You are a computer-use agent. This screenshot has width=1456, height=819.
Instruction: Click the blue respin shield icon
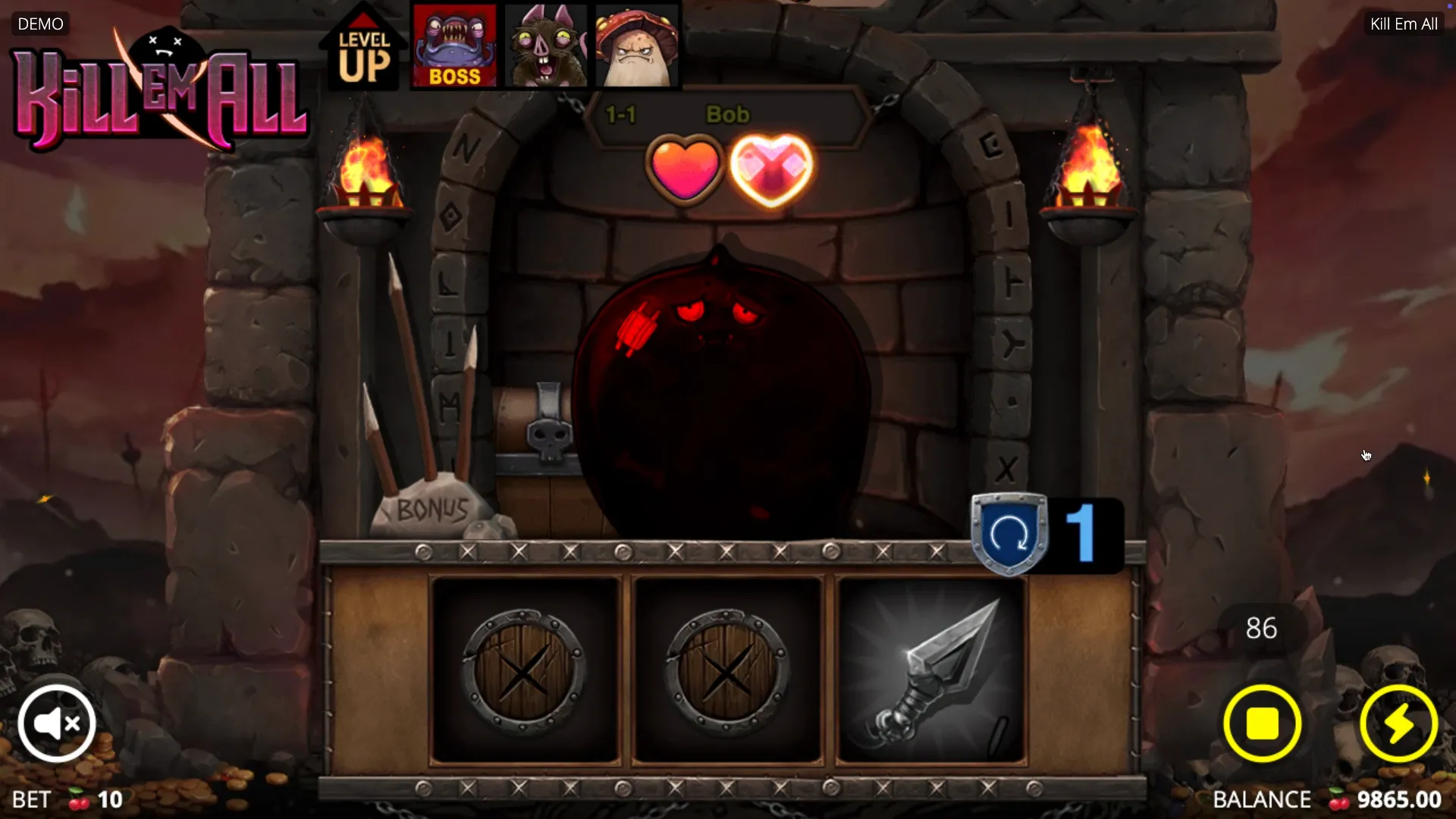coord(1009,534)
